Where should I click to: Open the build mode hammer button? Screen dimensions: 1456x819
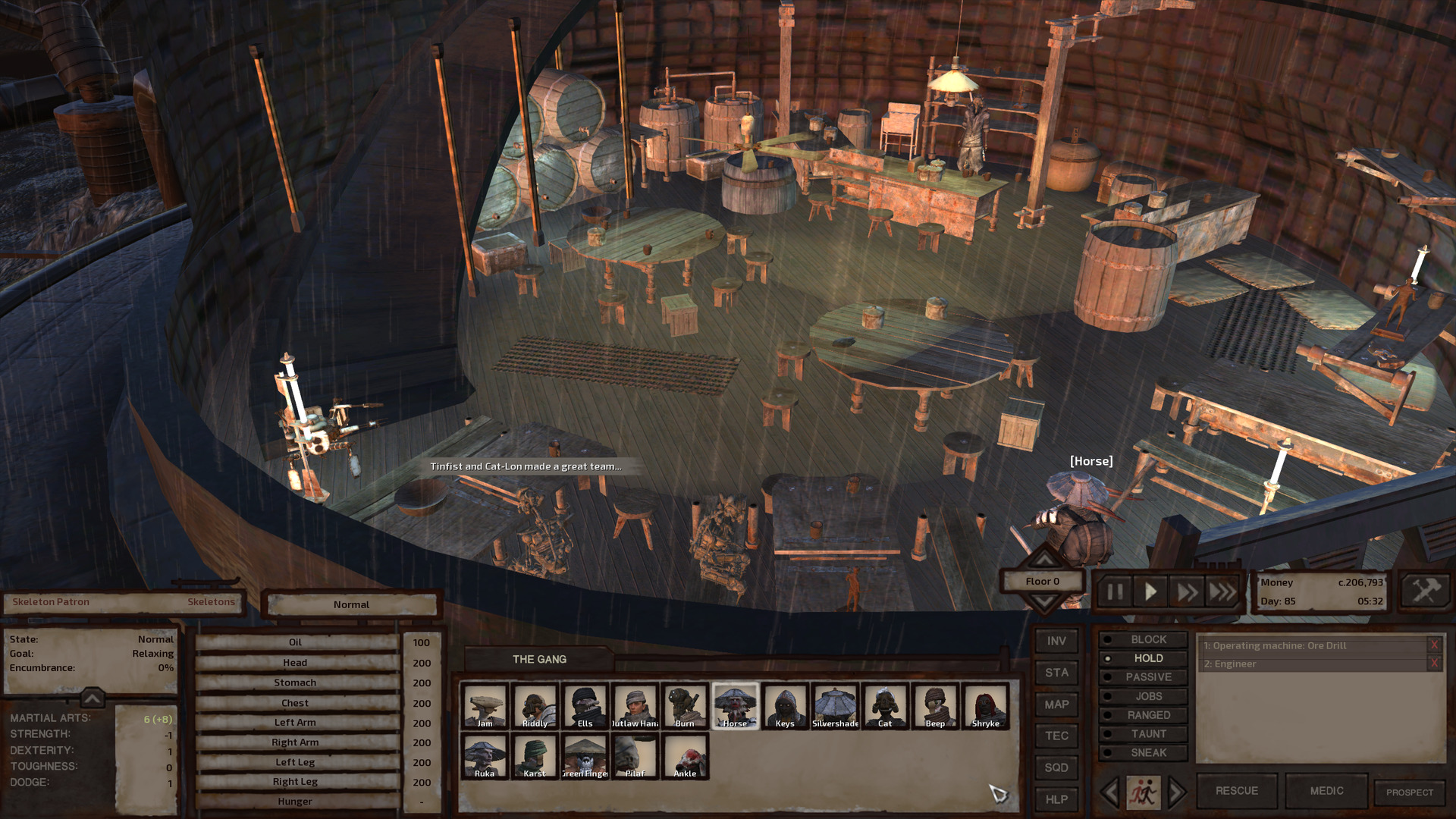[x=1425, y=590]
